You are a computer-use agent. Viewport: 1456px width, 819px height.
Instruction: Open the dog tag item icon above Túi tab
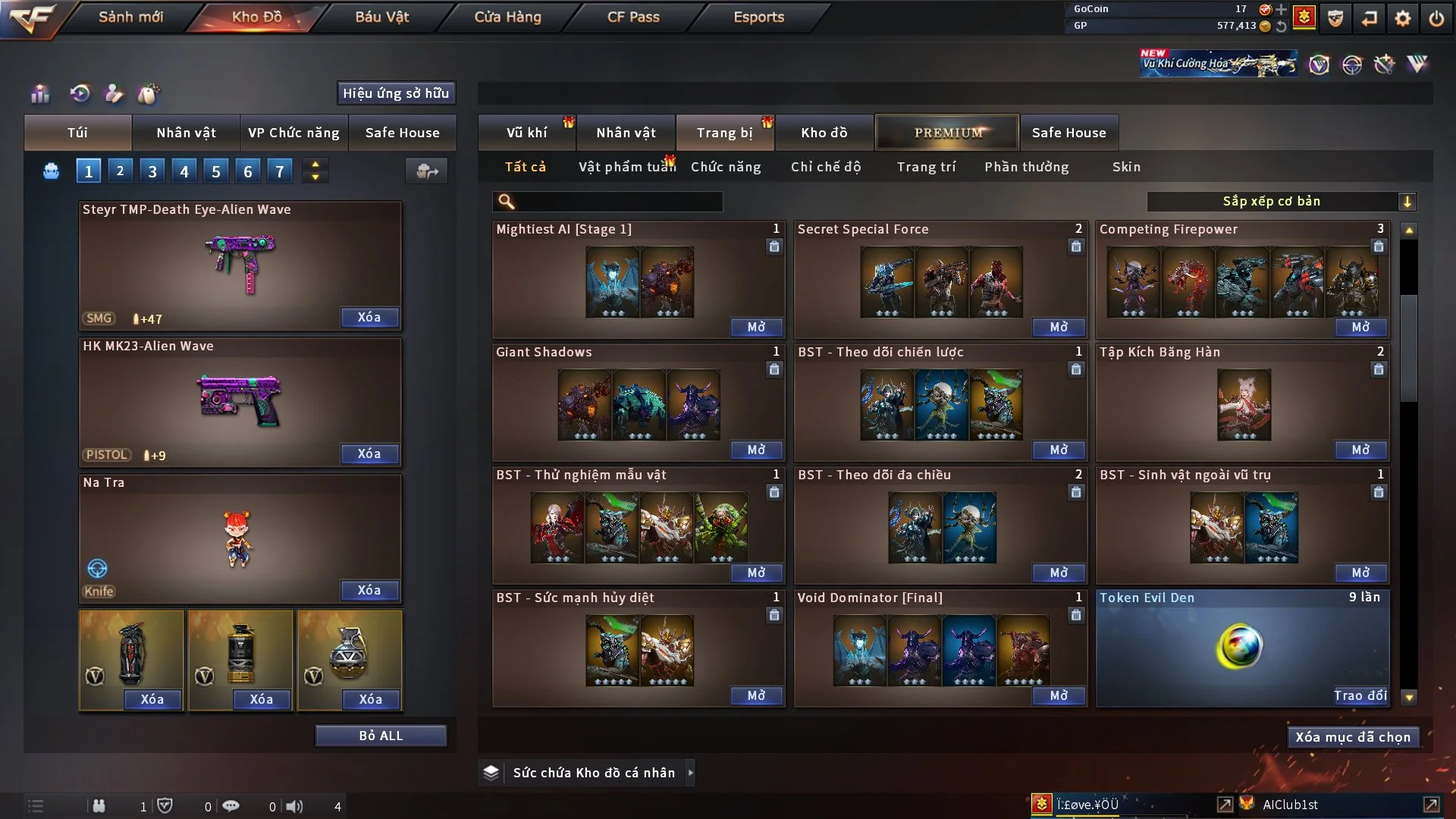pos(149,93)
